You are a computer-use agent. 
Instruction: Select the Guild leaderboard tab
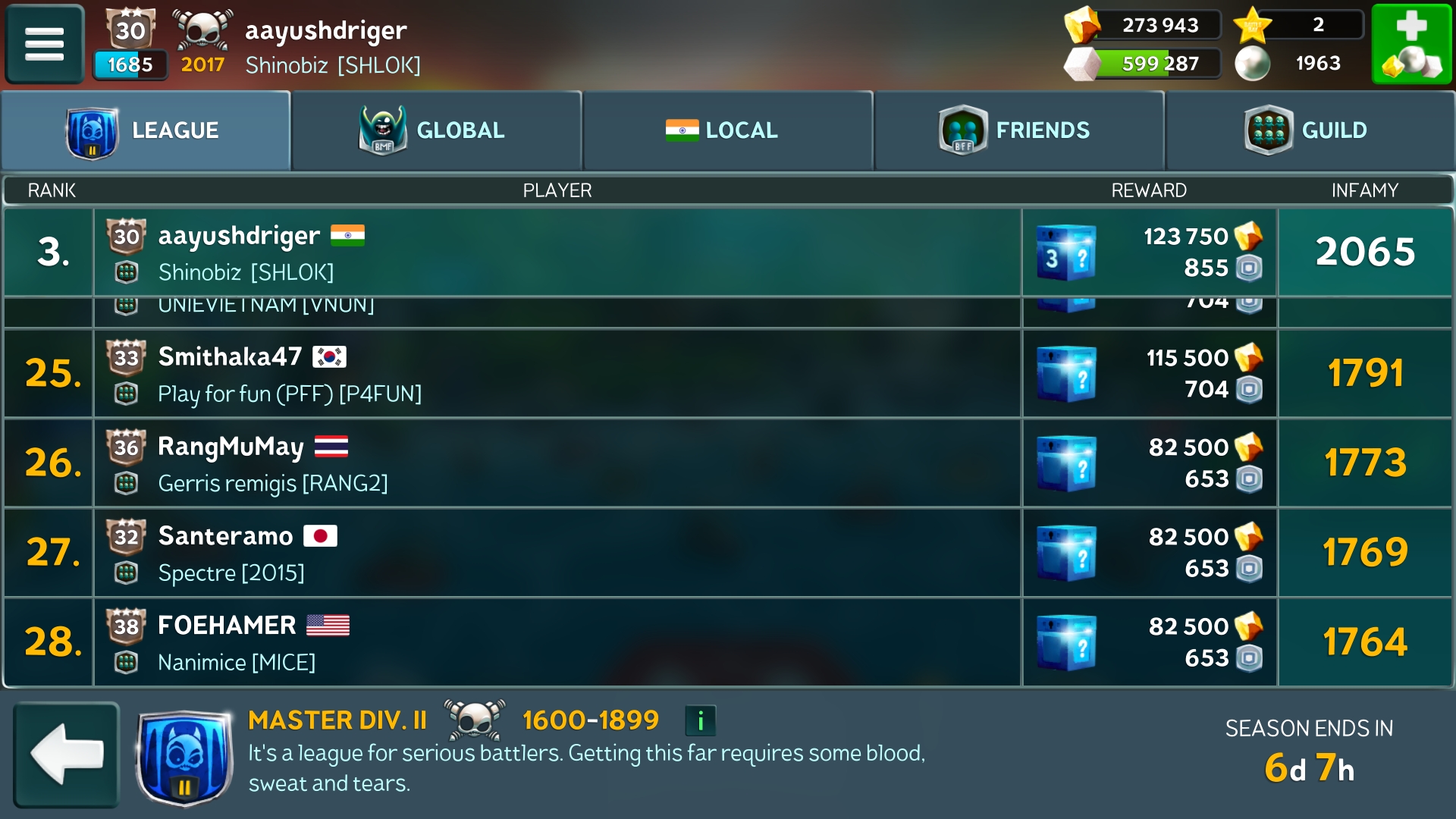click(x=1310, y=130)
